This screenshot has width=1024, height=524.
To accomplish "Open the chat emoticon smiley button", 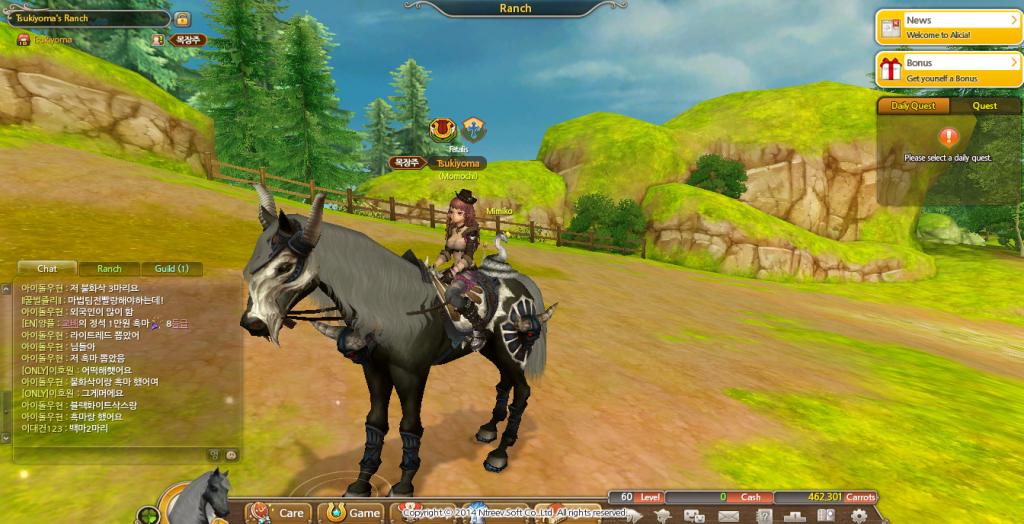I will click(230, 454).
